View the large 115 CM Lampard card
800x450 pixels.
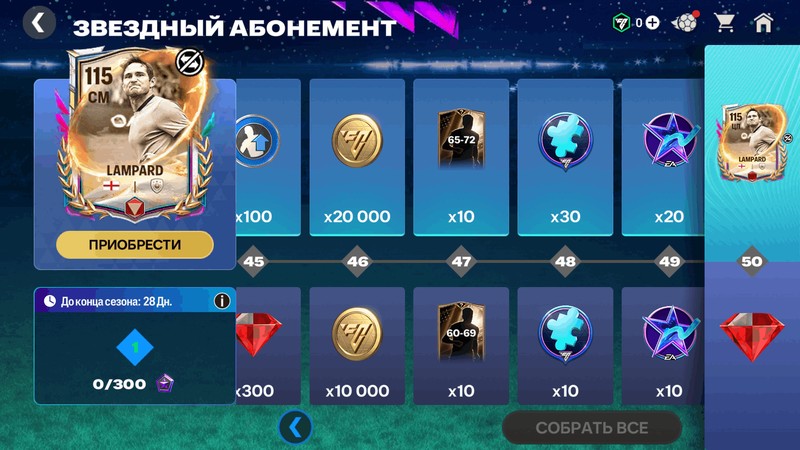(x=134, y=130)
